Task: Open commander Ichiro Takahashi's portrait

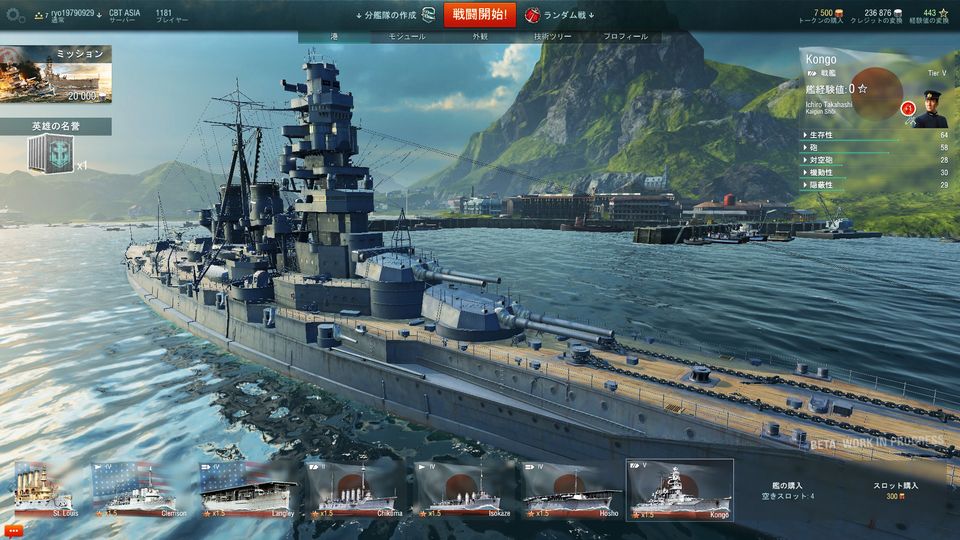Action: (932, 108)
